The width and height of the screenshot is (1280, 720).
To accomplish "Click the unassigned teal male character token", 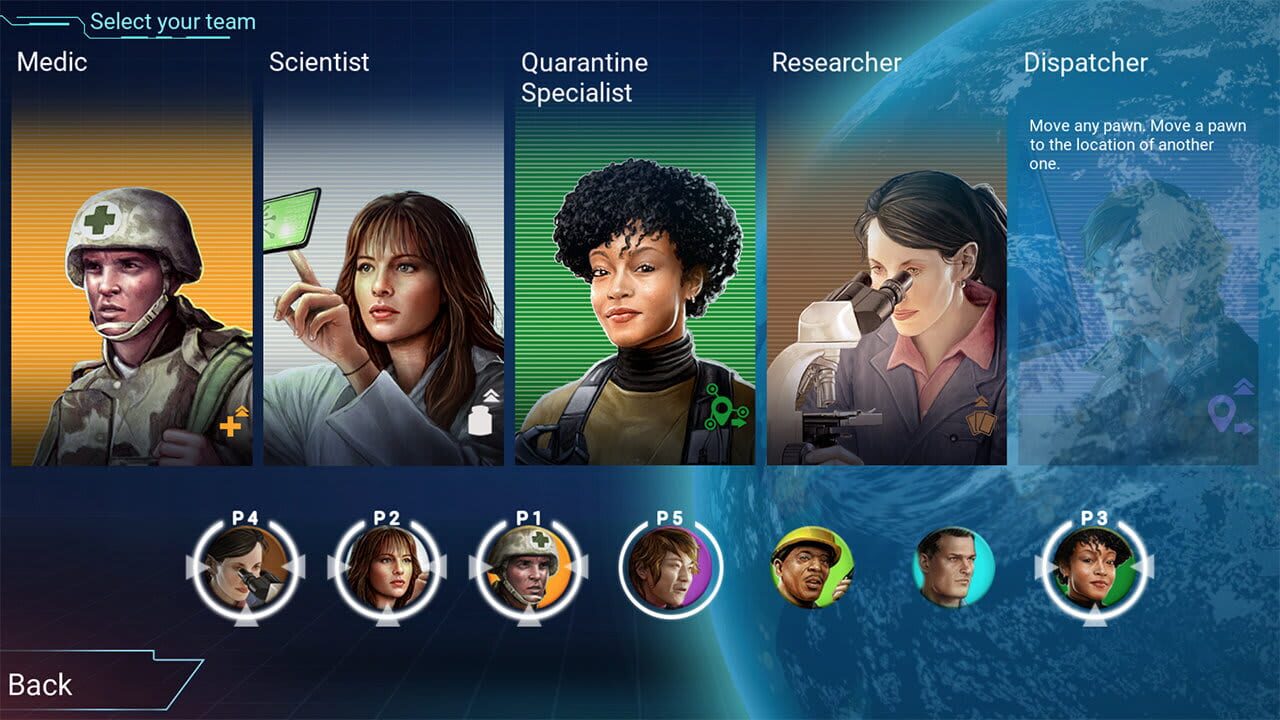I will 952,566.
